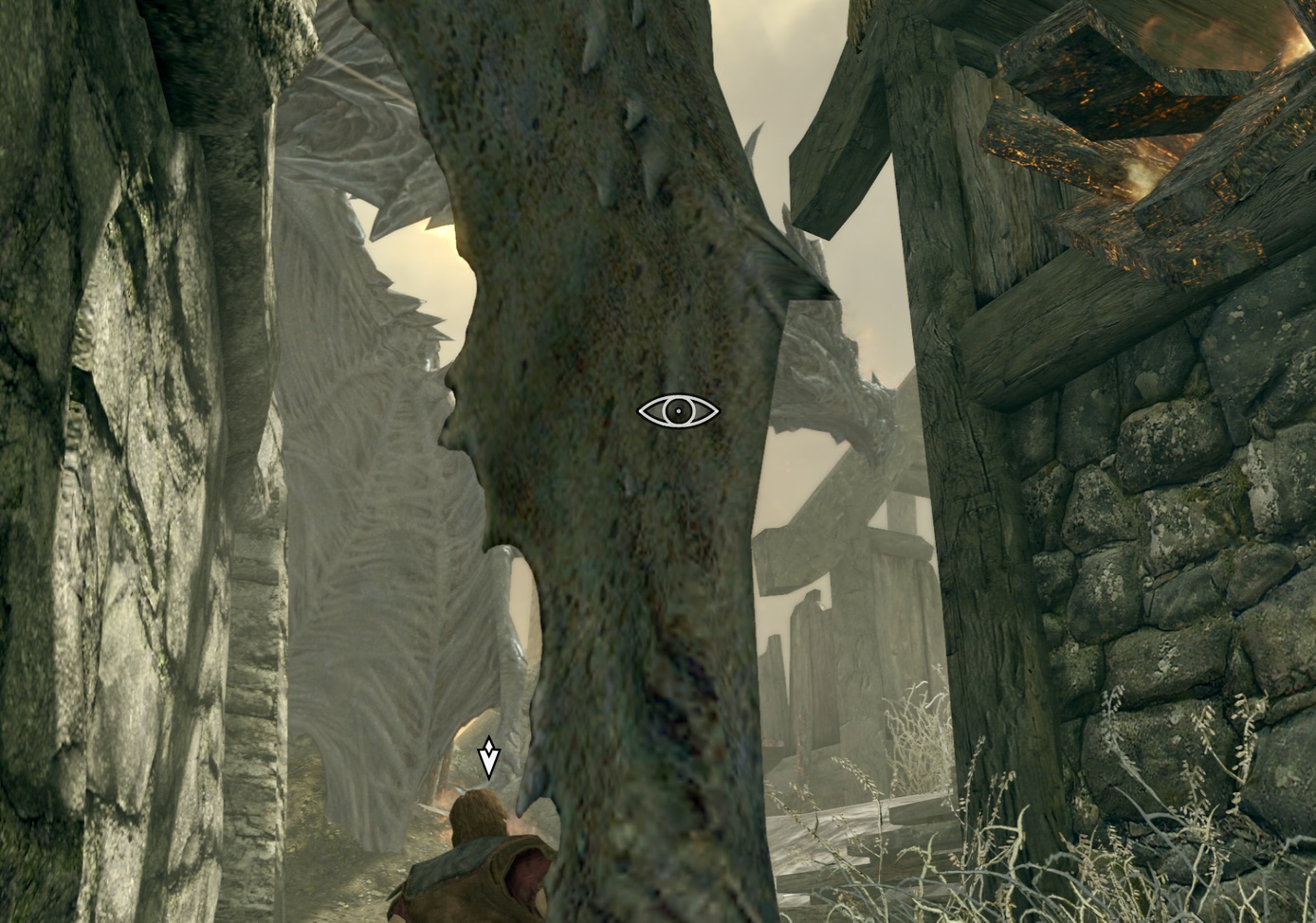The width and height of the screenshot is (1316, 923).
Task: Select the white quest marker arrow
Action: click(488, 758)
